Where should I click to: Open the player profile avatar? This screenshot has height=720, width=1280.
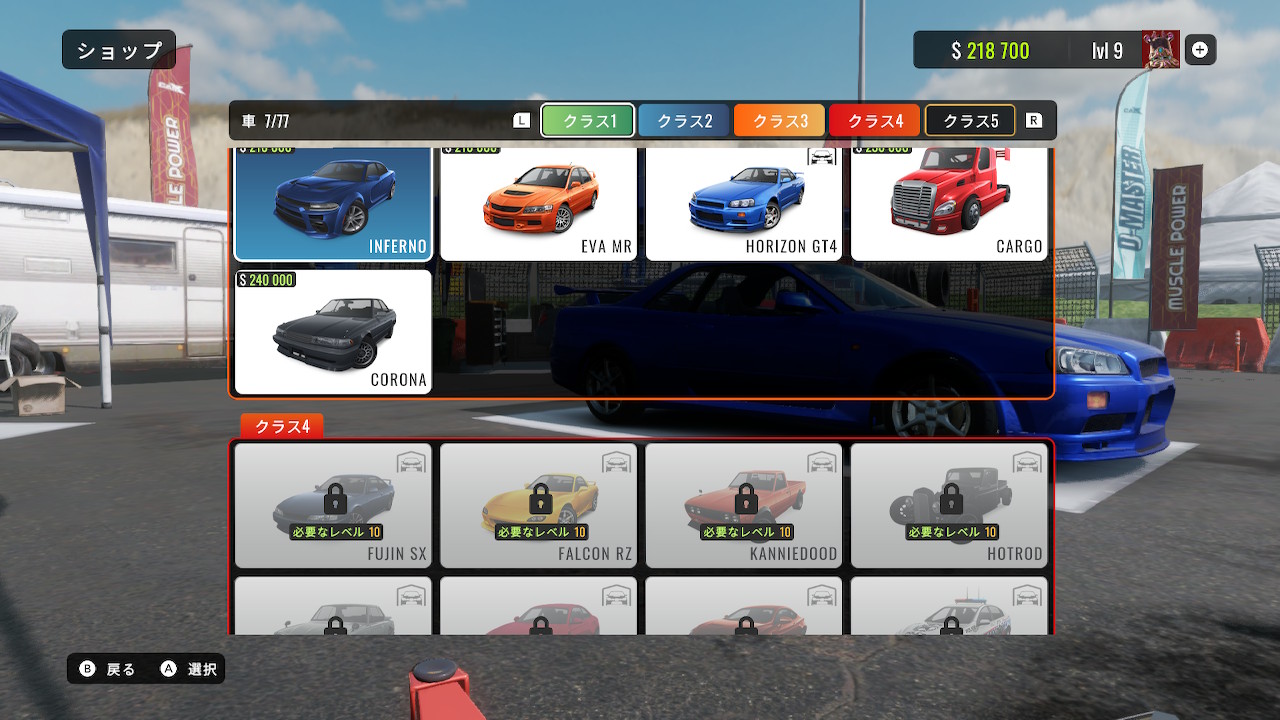pos(1161,50)
